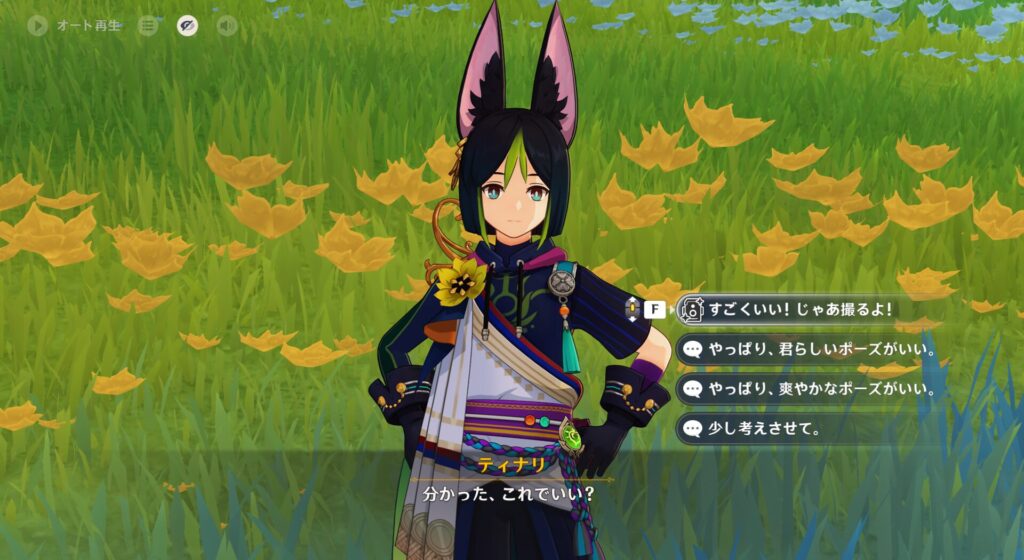The height and width of the screenshot is (560, 1024).
Task: Pick "やっぱり、爽やかなポーズがいい。" option
Action: [x=808, y=389]
